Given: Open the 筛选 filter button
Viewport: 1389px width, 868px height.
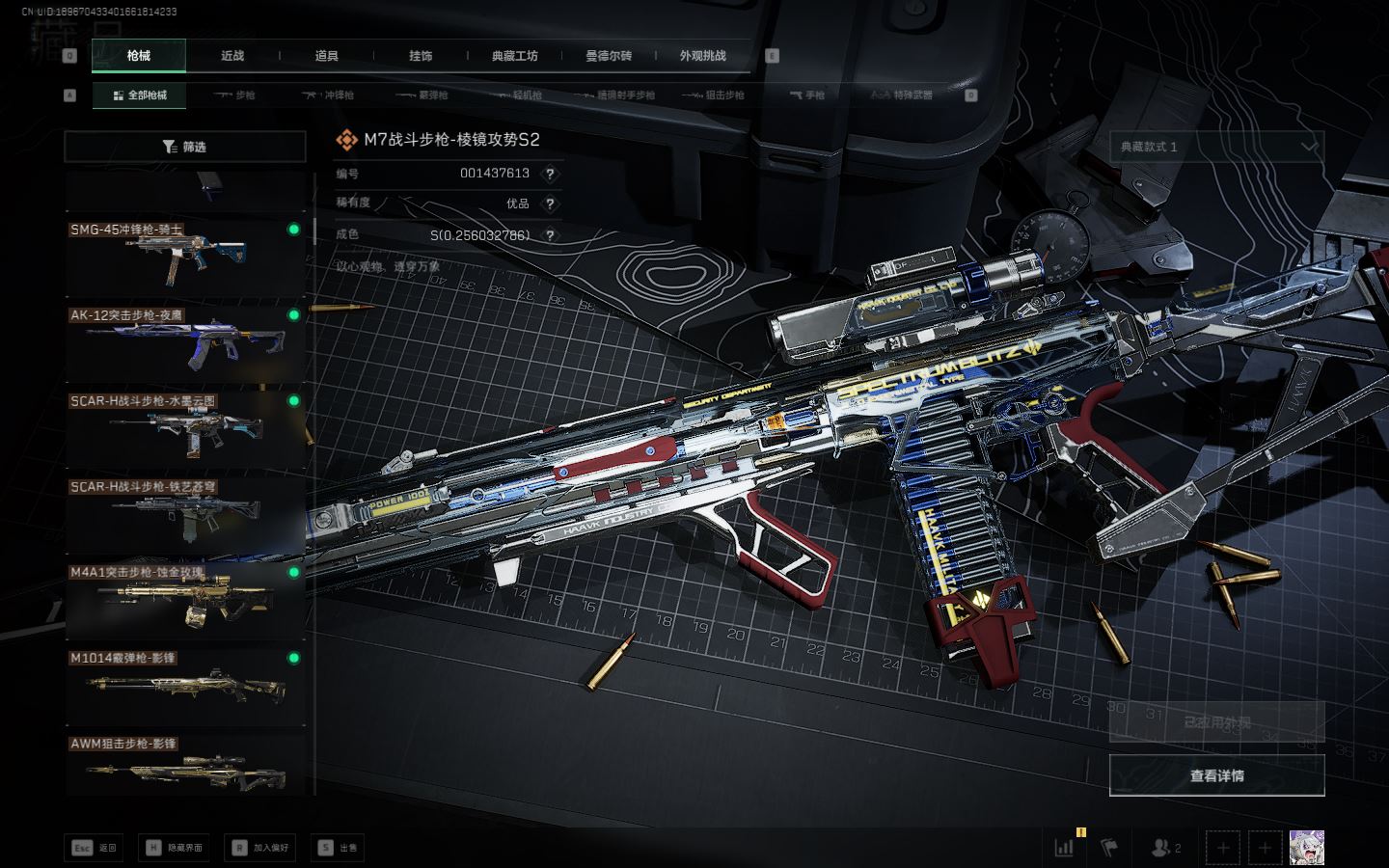Looking at the screenshot, I should coord(184,147).
